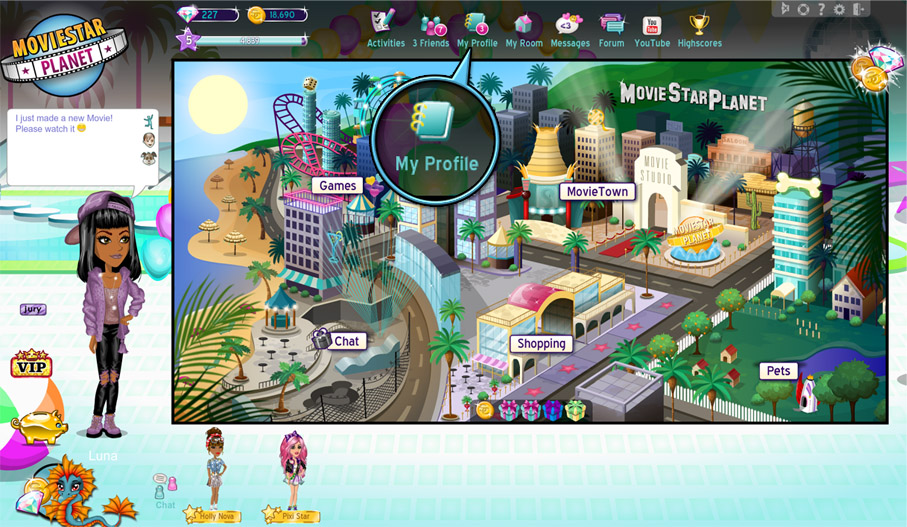Click the VIP badge

tap(30, 365)
